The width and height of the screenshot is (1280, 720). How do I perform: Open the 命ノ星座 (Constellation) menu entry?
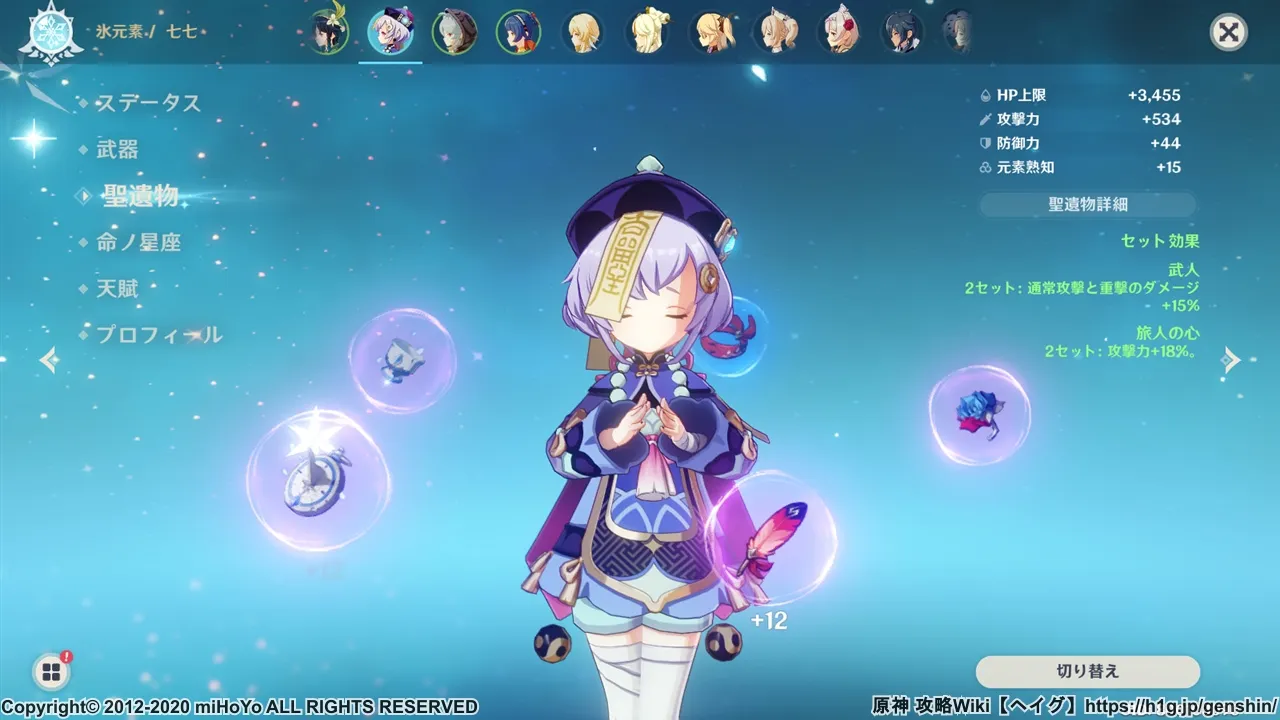[x=138, y=242]
